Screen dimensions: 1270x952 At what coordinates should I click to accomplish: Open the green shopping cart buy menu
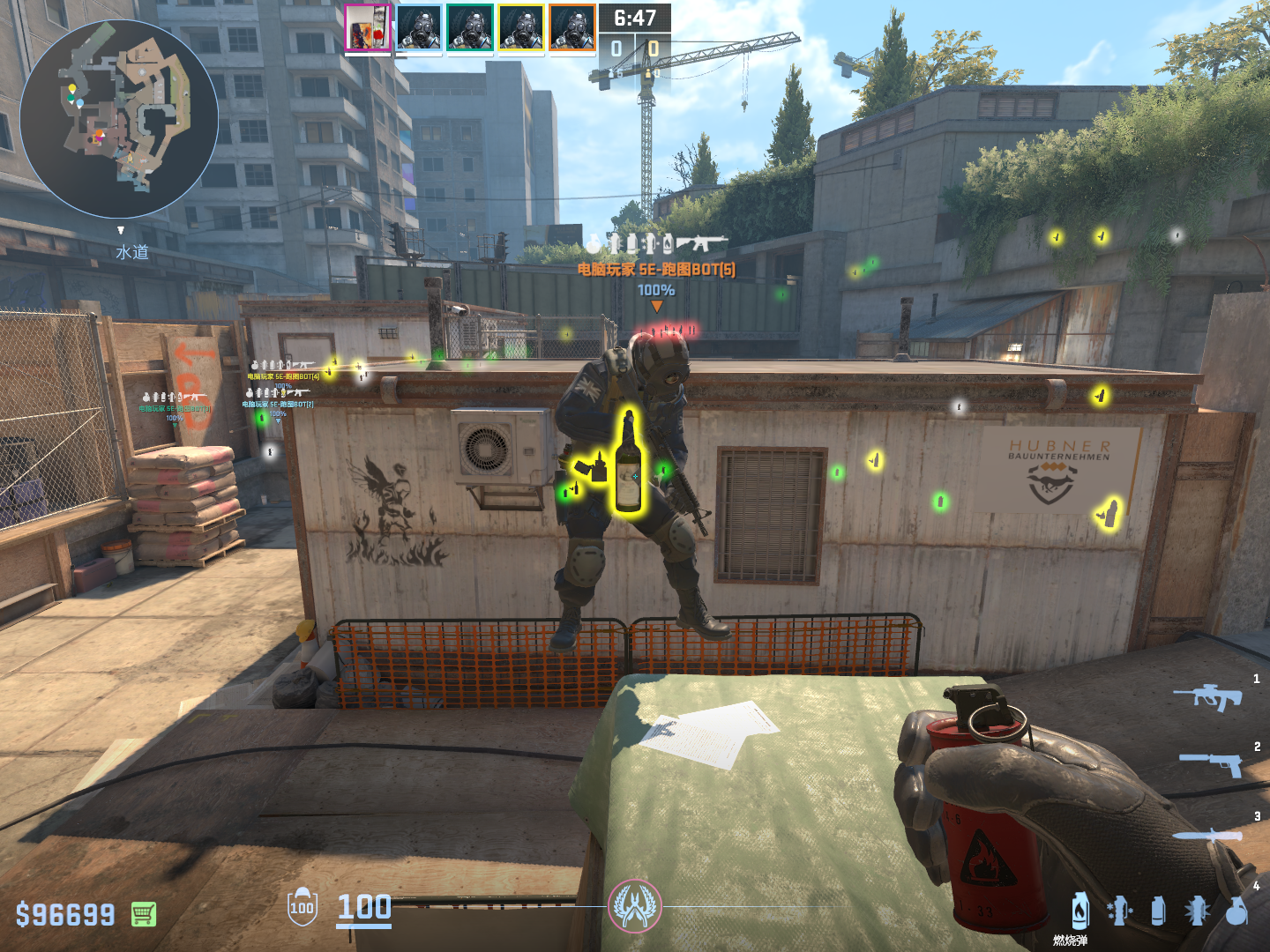coord(144,914)
